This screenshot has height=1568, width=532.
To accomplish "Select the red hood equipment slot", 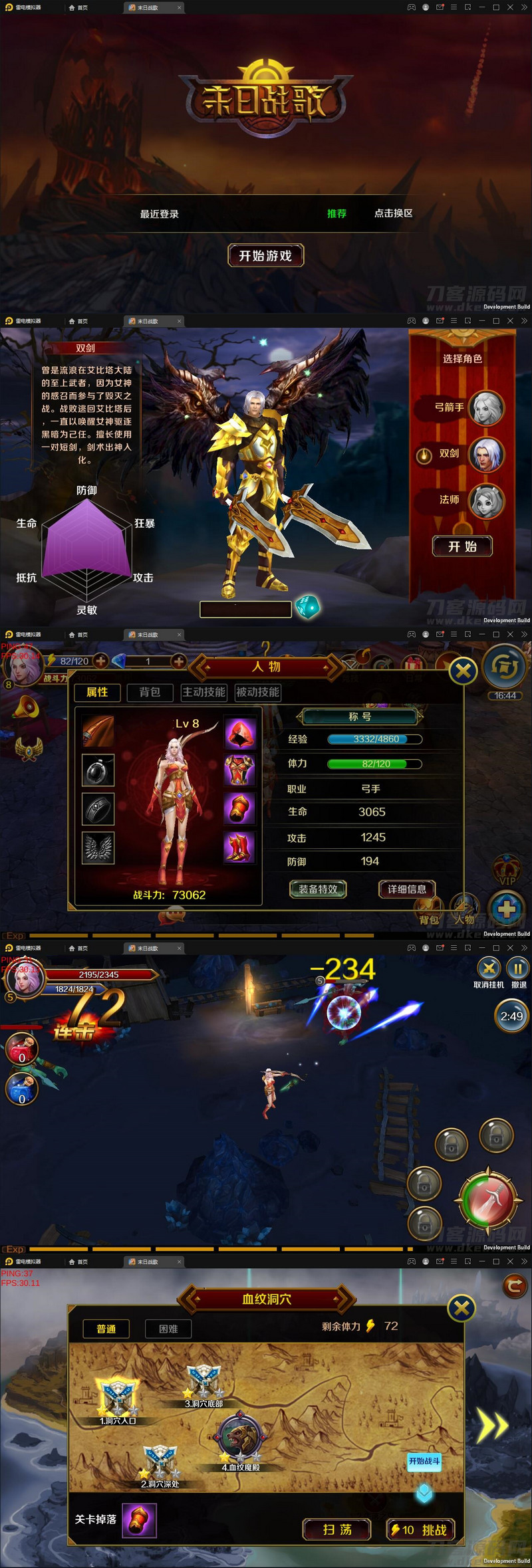I will pyautogui.click(x=239, y=732).
